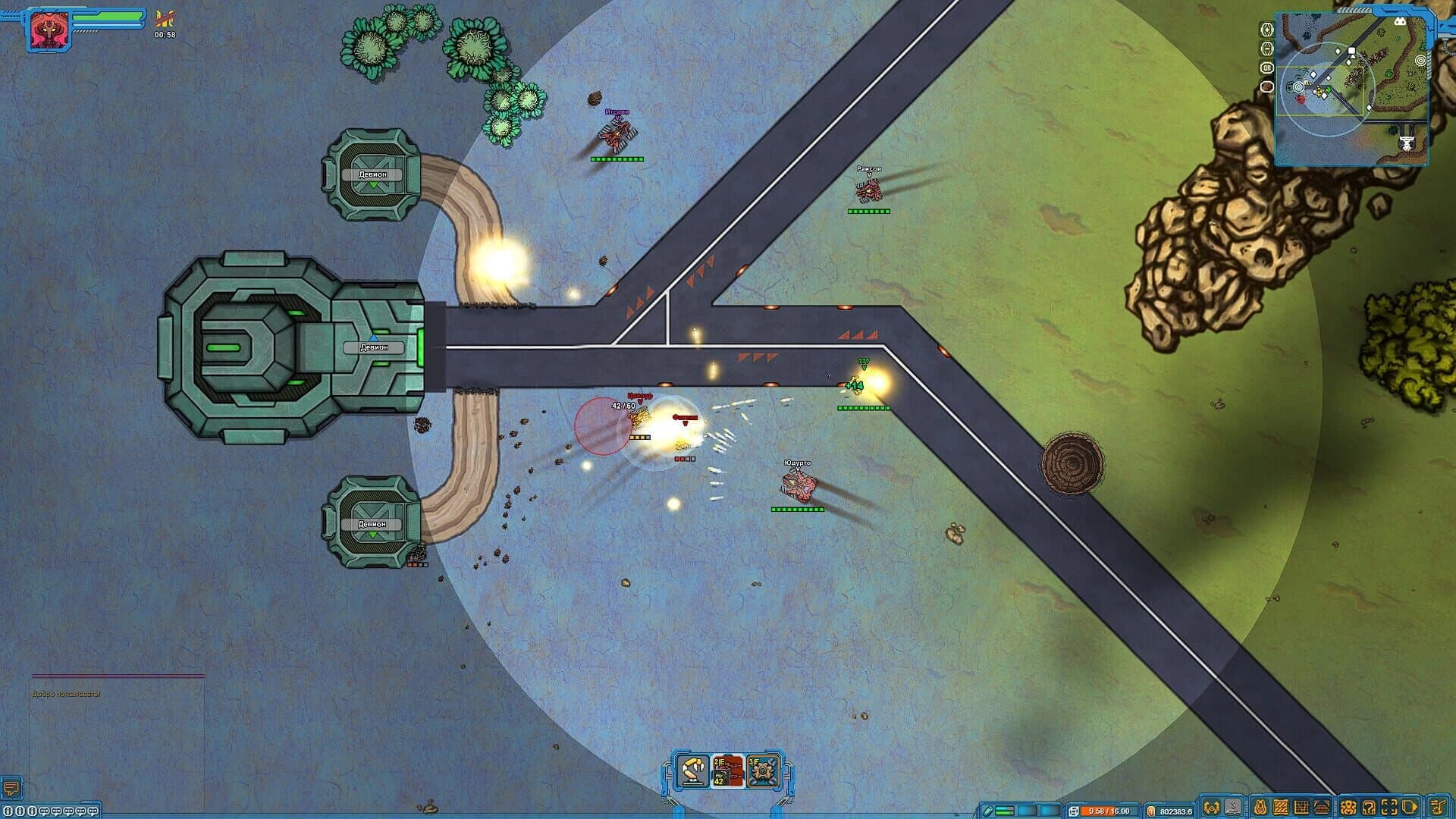The width and height of the screenshot is (1456, 819).
Task: Toggle the last chat bubble filter
Action: point(93,811)
